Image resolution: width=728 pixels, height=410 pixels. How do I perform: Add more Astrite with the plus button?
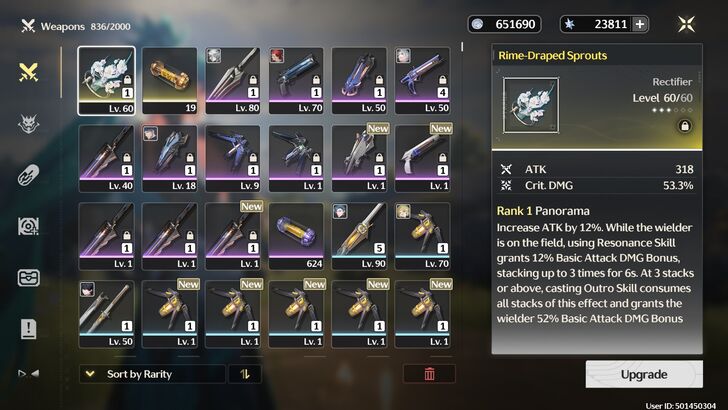click(x=639, y=25)
